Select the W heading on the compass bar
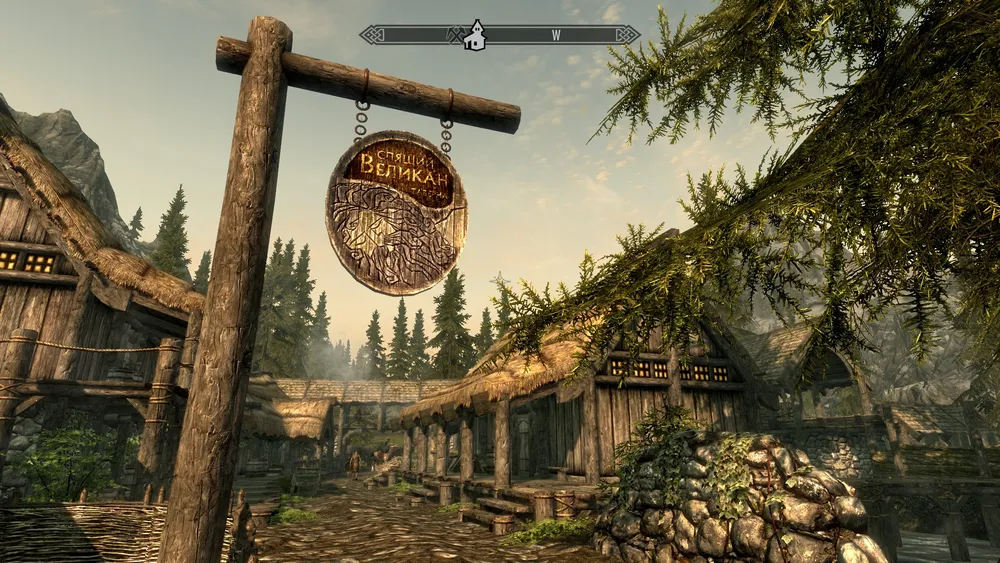The height and width of the screenshot is (563, 1000). [555, 35]
